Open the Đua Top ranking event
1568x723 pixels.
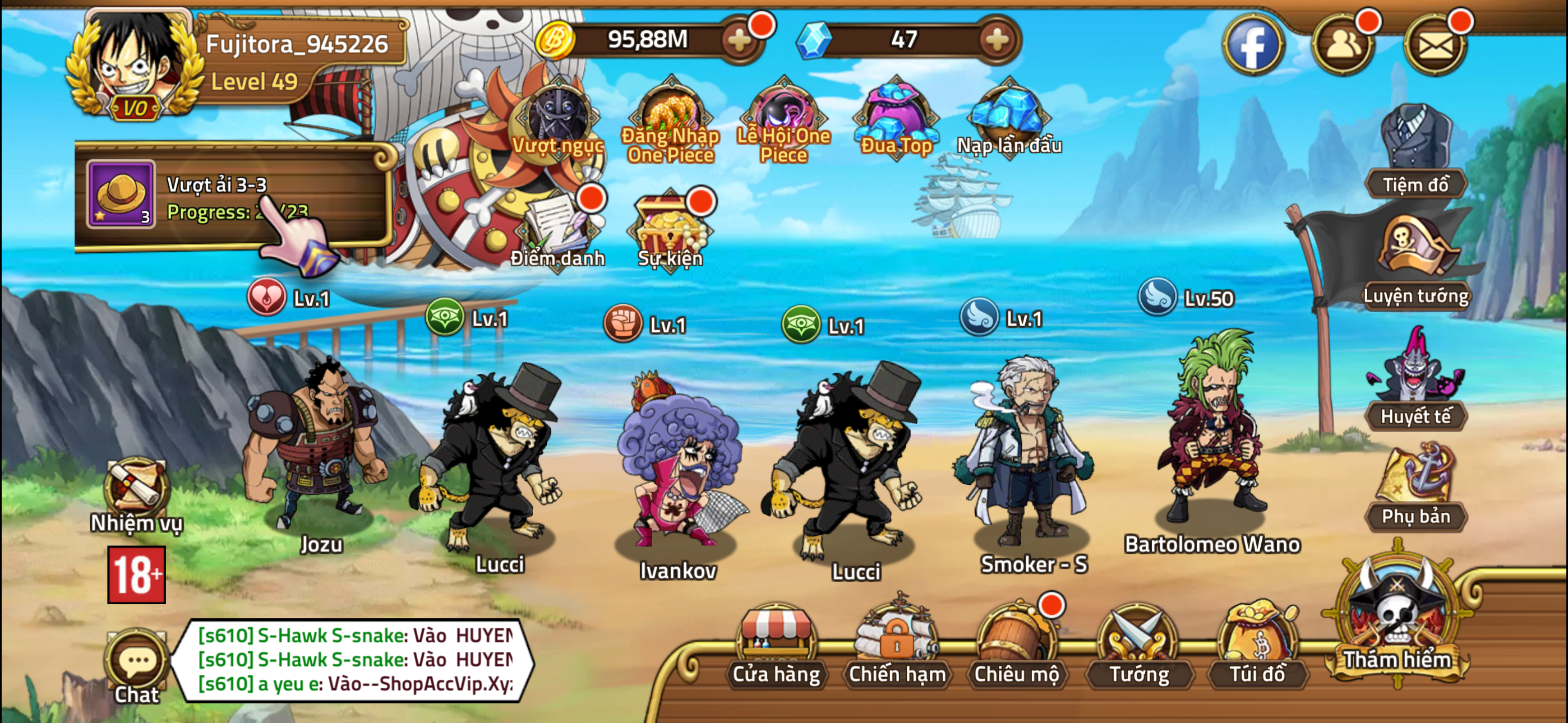click(895, 115)
